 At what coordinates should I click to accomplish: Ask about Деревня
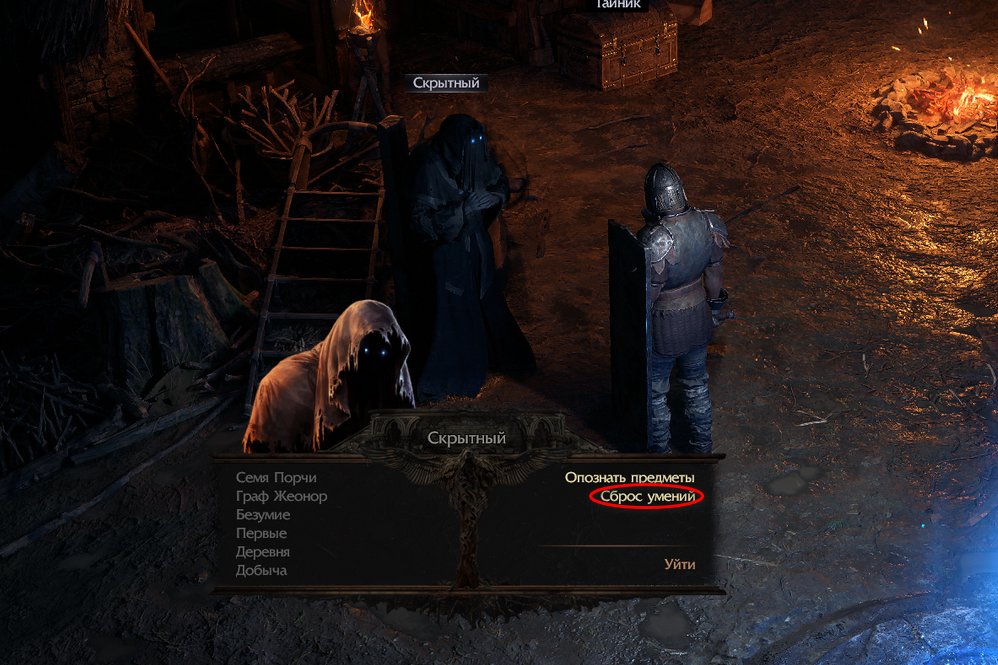coord(263,552)
